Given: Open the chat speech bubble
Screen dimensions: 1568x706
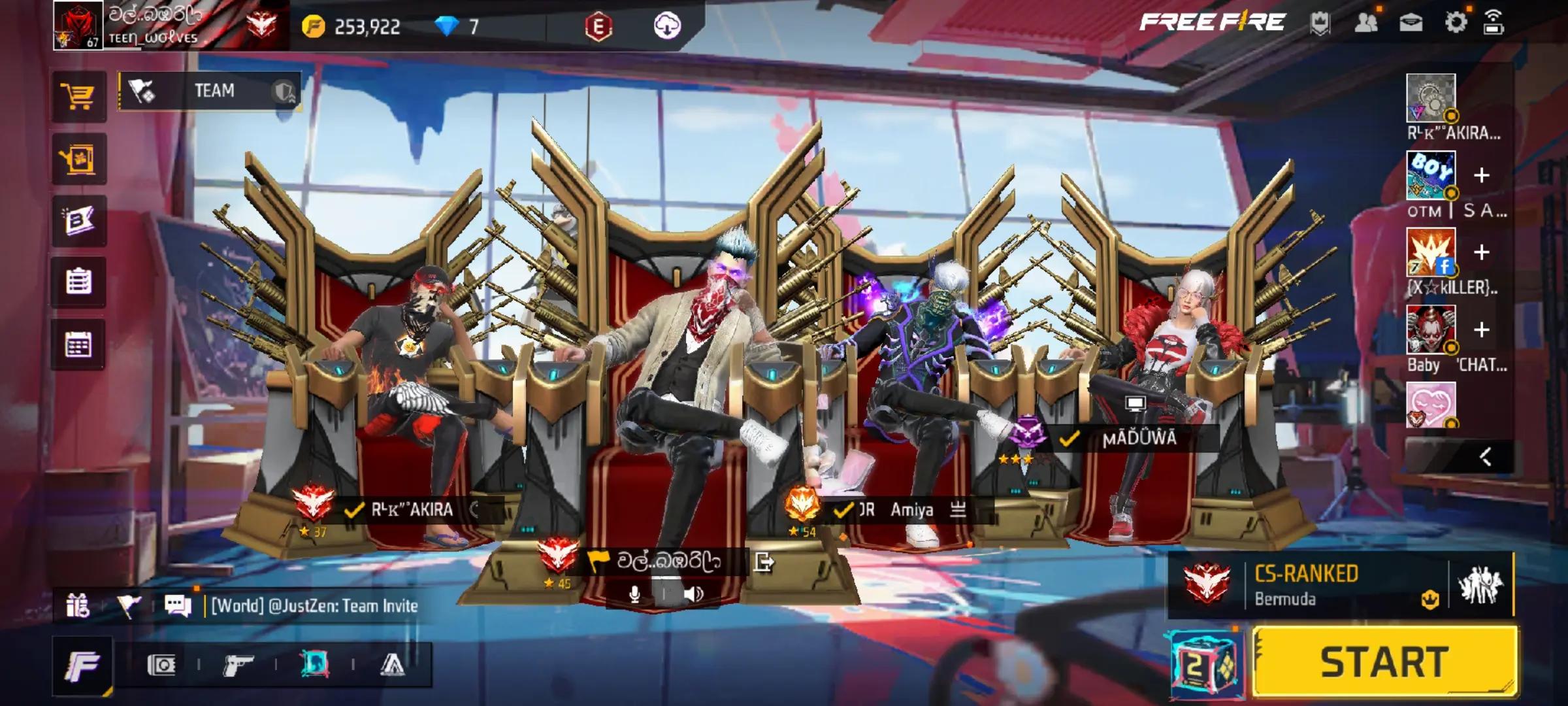Looking at the screenshot, I should click(178, 605).
